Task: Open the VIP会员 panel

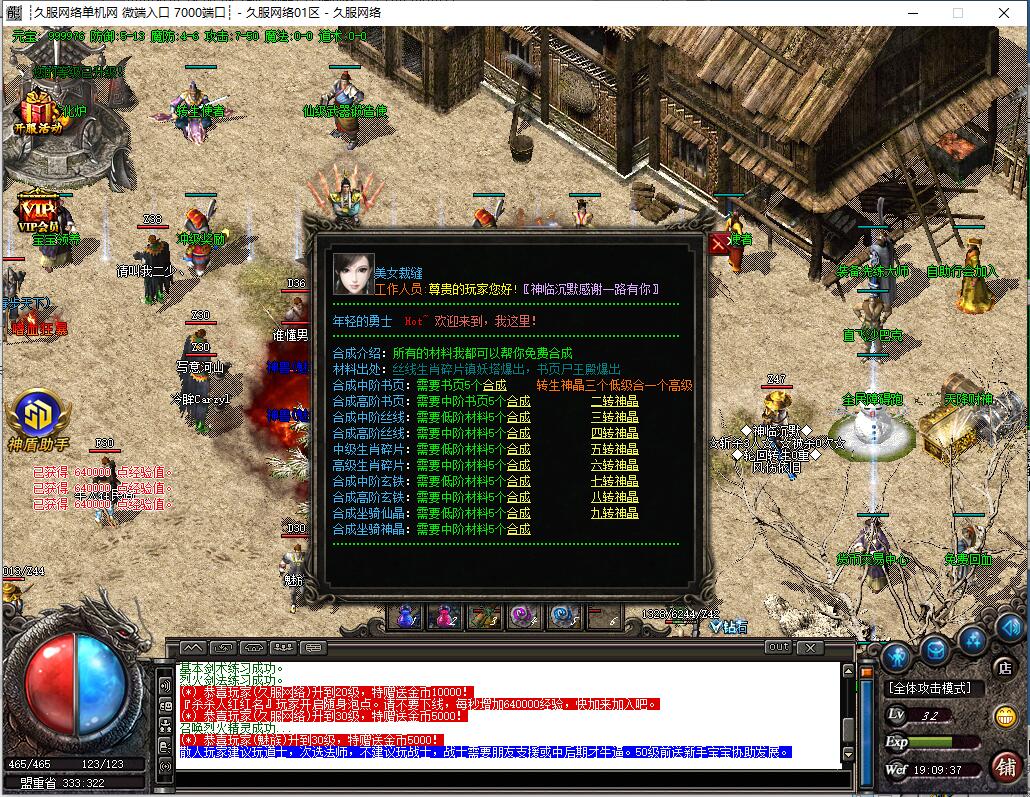Action: [x=38, y=213]
